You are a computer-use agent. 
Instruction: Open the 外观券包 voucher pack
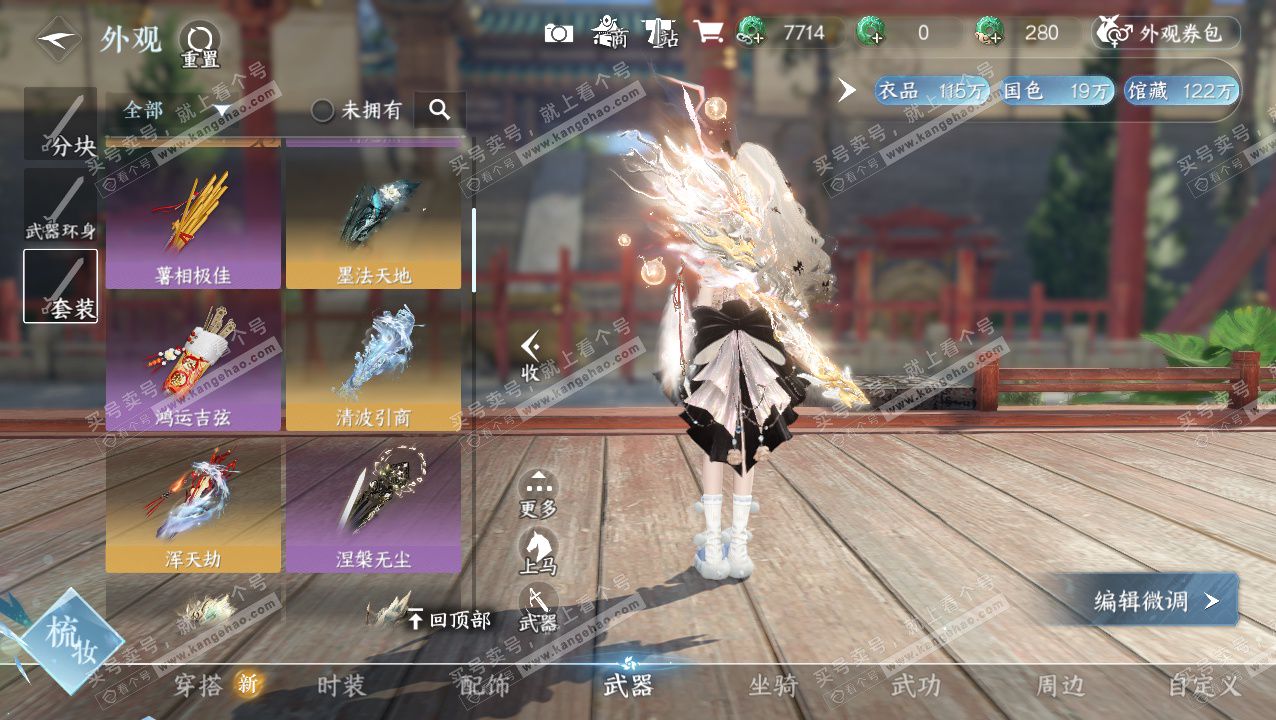tap(1168, 33)
